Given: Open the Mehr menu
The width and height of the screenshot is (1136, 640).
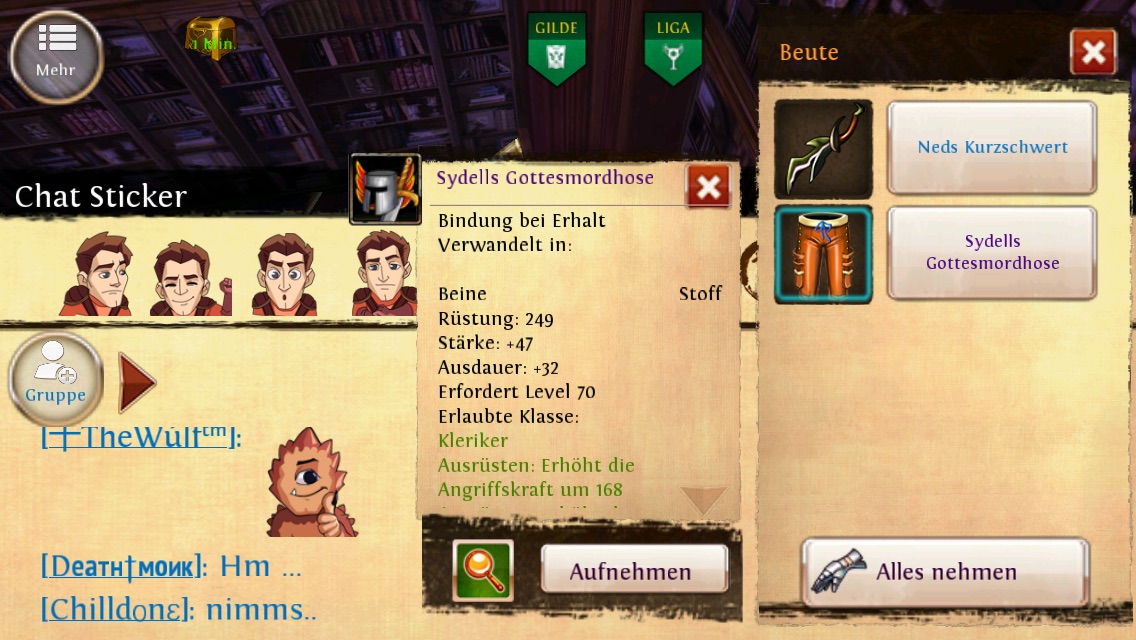Looking at the screenshot, I should pos(56,54).
